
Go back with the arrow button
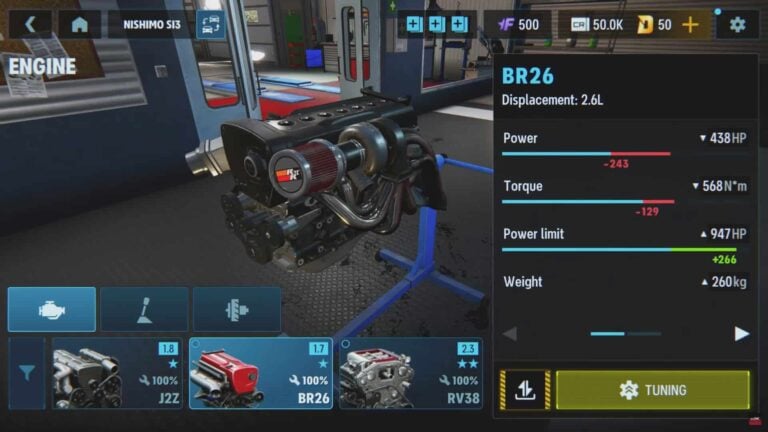(30, 24)
